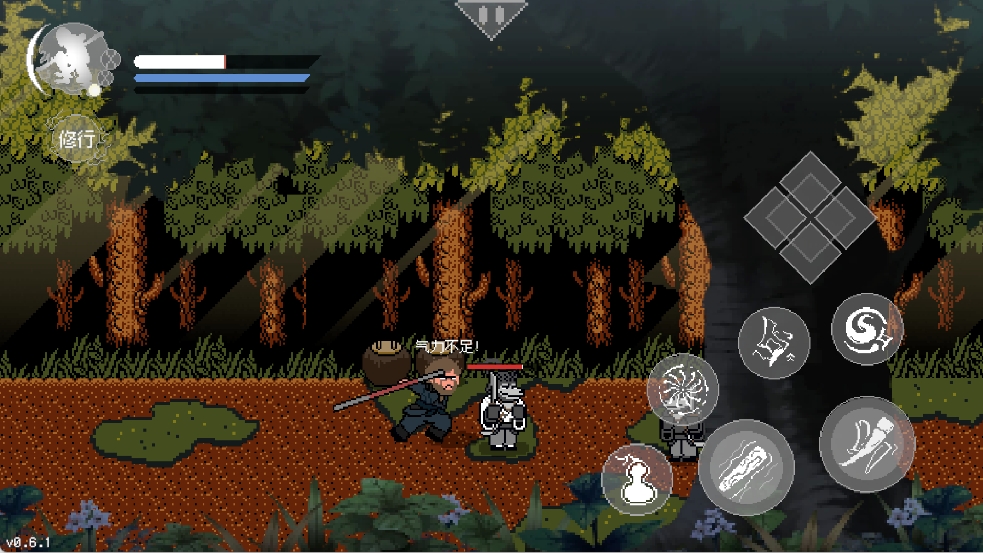Cast the immobilize spell with the rune icon

774,343
